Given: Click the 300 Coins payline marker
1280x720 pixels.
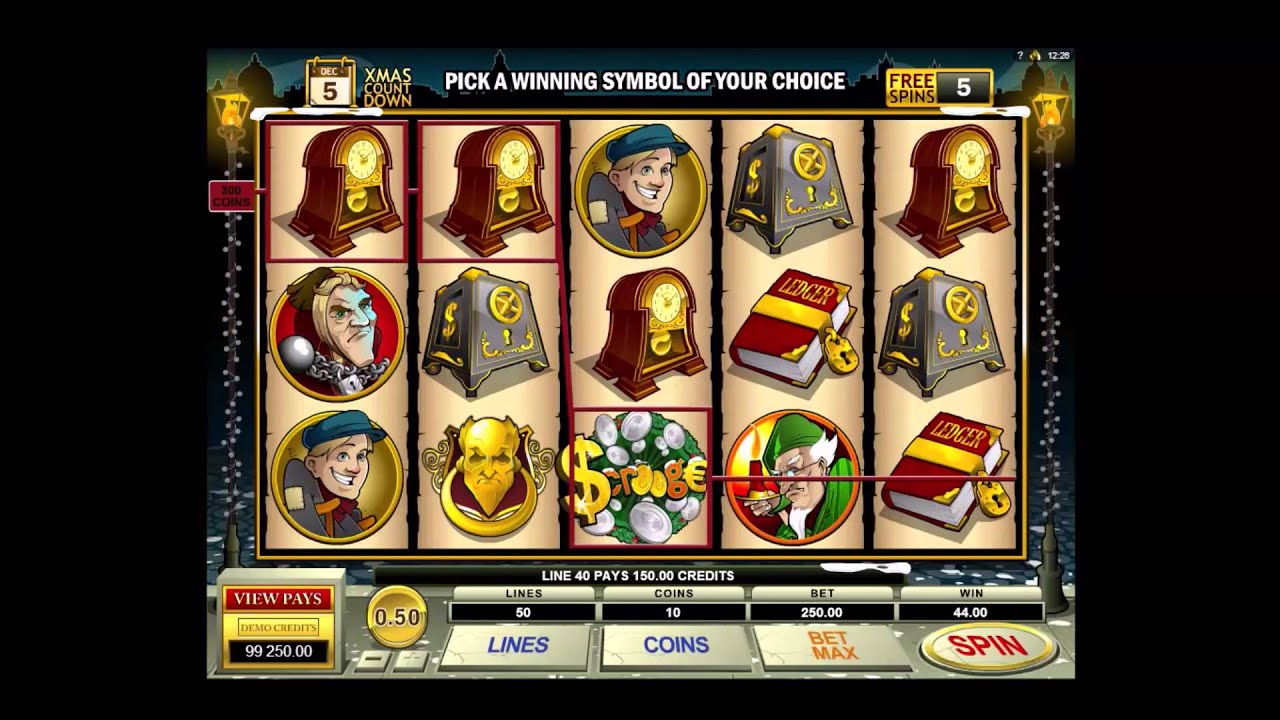Looking at the screenshot, I should tap(231, 196).
